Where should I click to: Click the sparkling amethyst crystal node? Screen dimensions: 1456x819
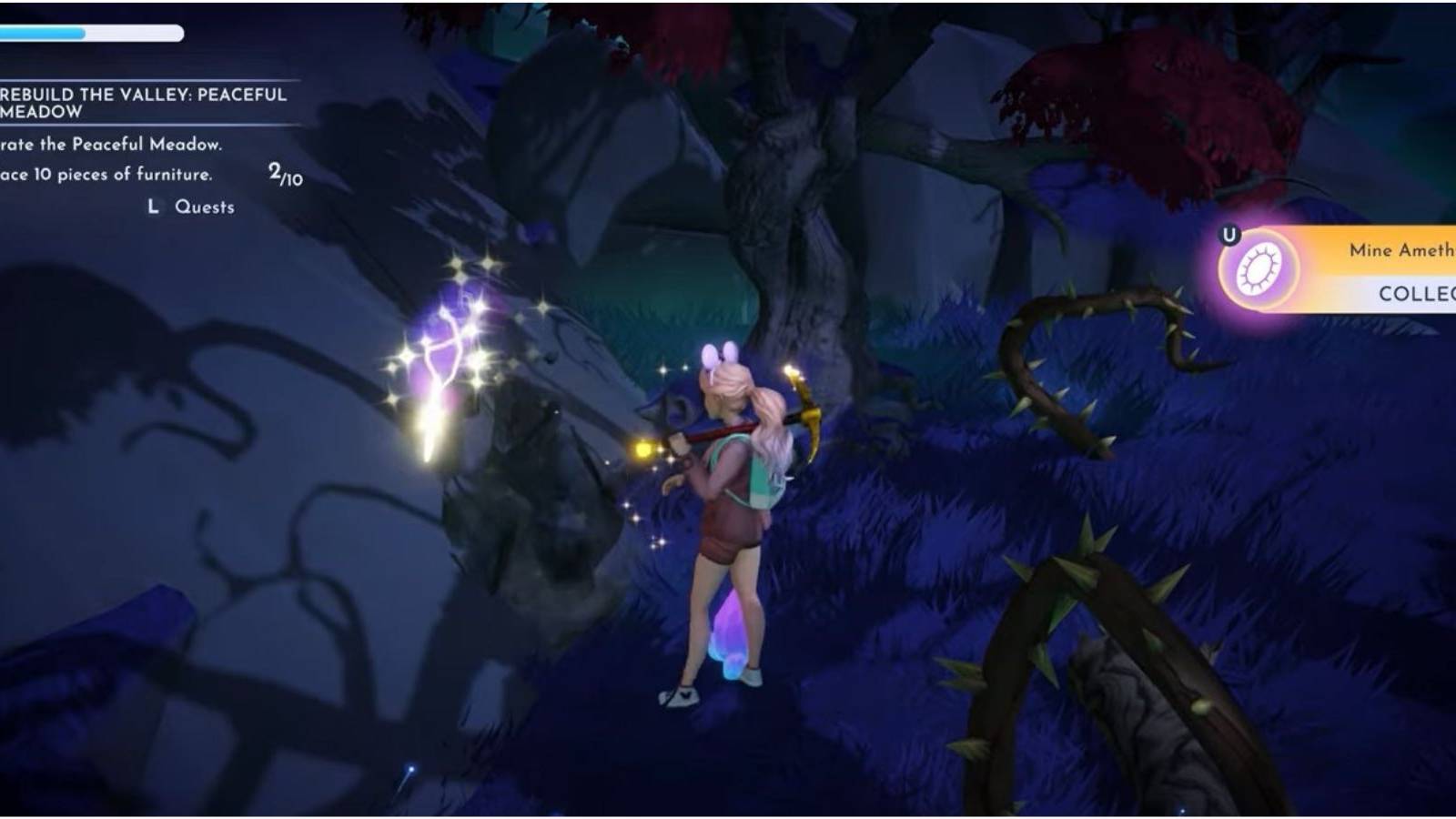pyautogui.click(x=446, y=355)
